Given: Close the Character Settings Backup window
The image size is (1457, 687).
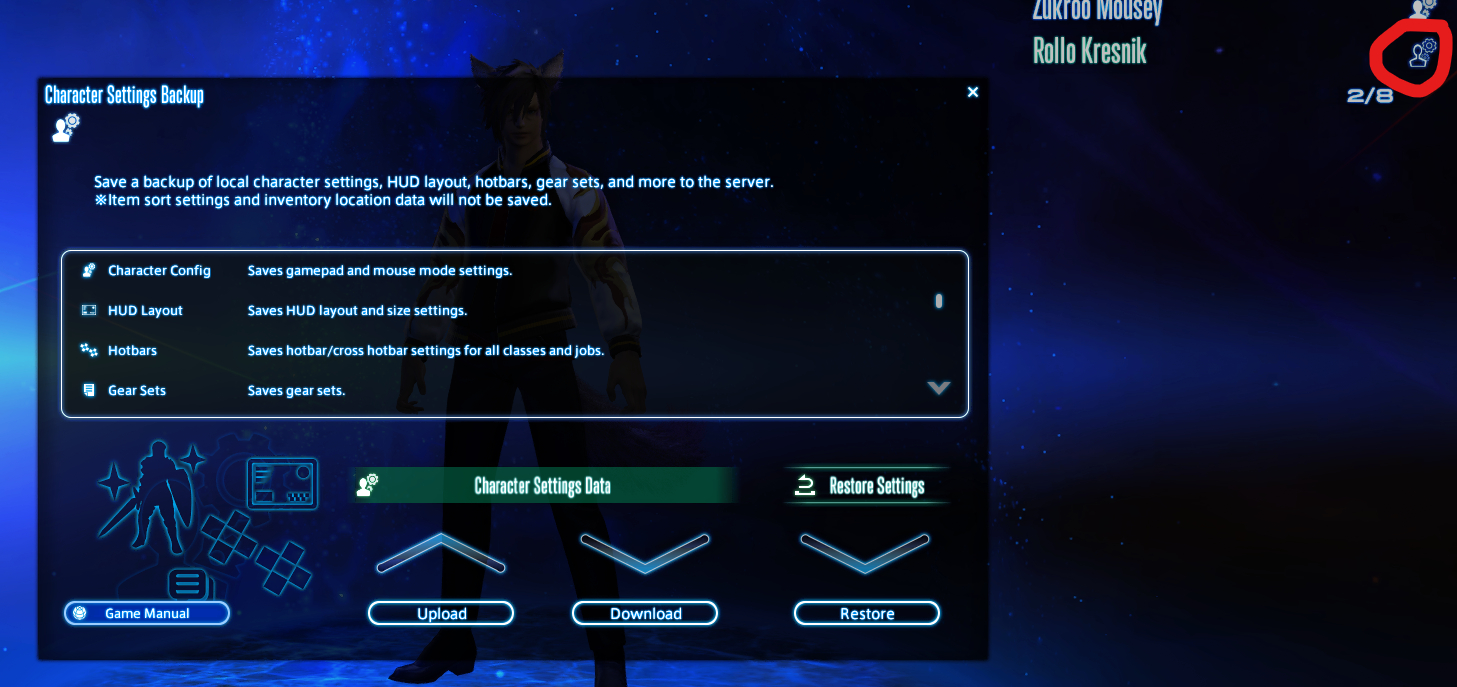Looking at the screenshot, I should (x=973, y=92).
